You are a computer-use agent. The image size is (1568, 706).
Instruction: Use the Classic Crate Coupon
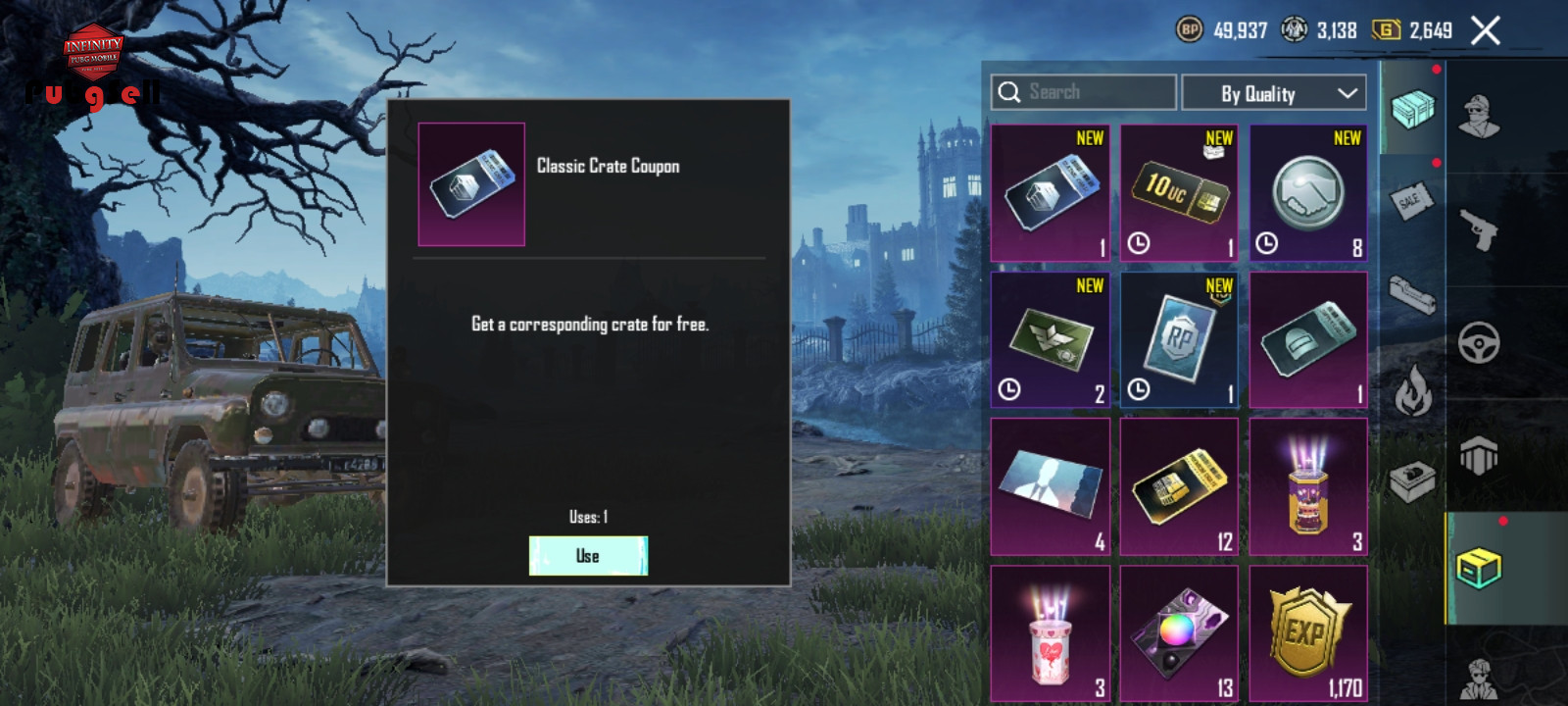(588, 556)
